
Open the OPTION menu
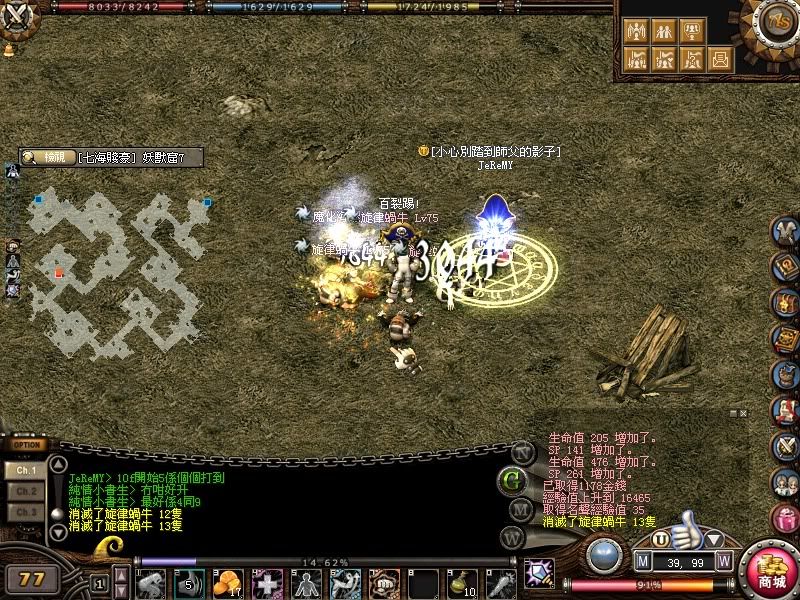click(28, 445)
